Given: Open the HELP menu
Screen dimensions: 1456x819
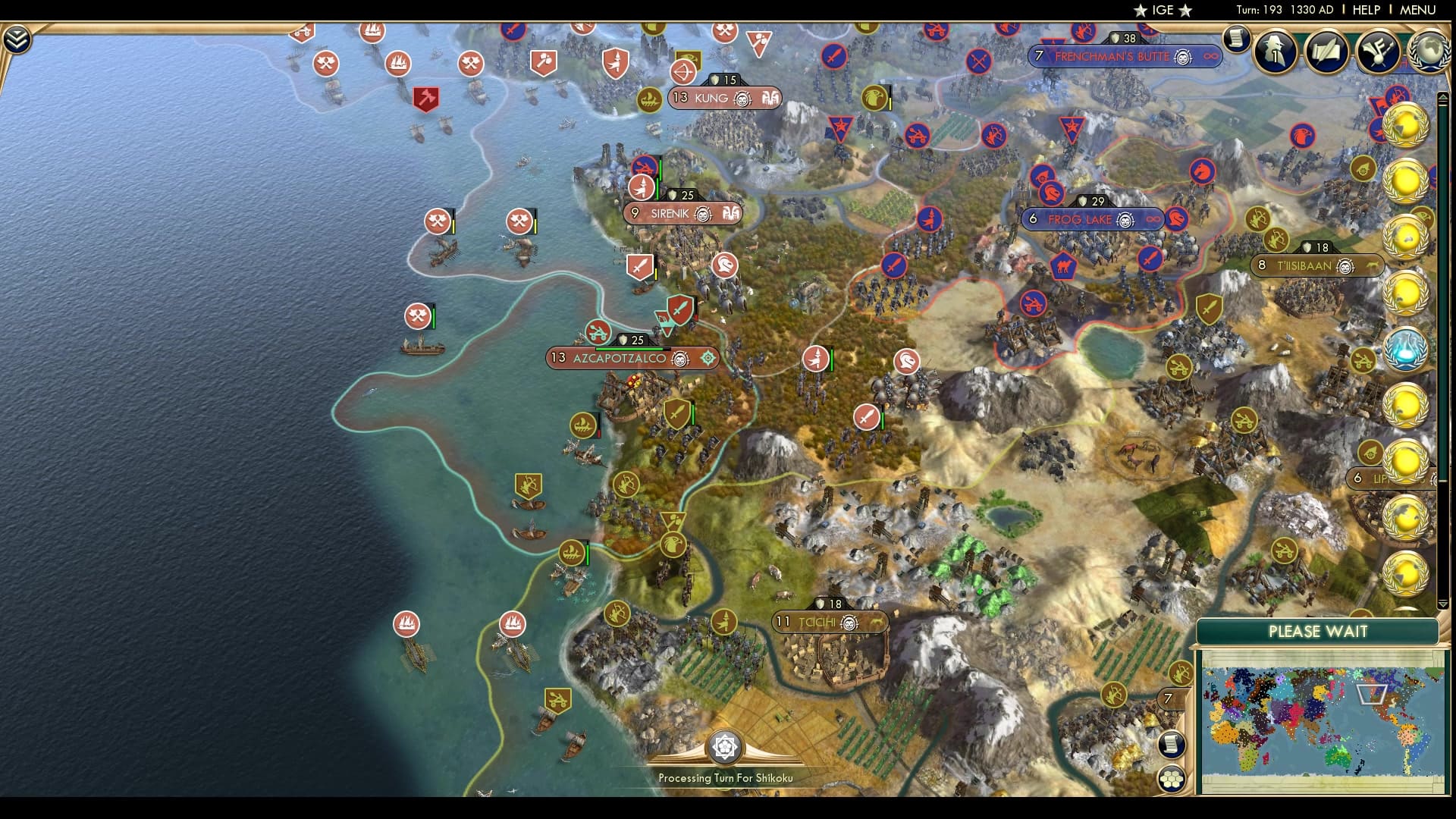Looking at the screenshot, I should [1365, 11].
